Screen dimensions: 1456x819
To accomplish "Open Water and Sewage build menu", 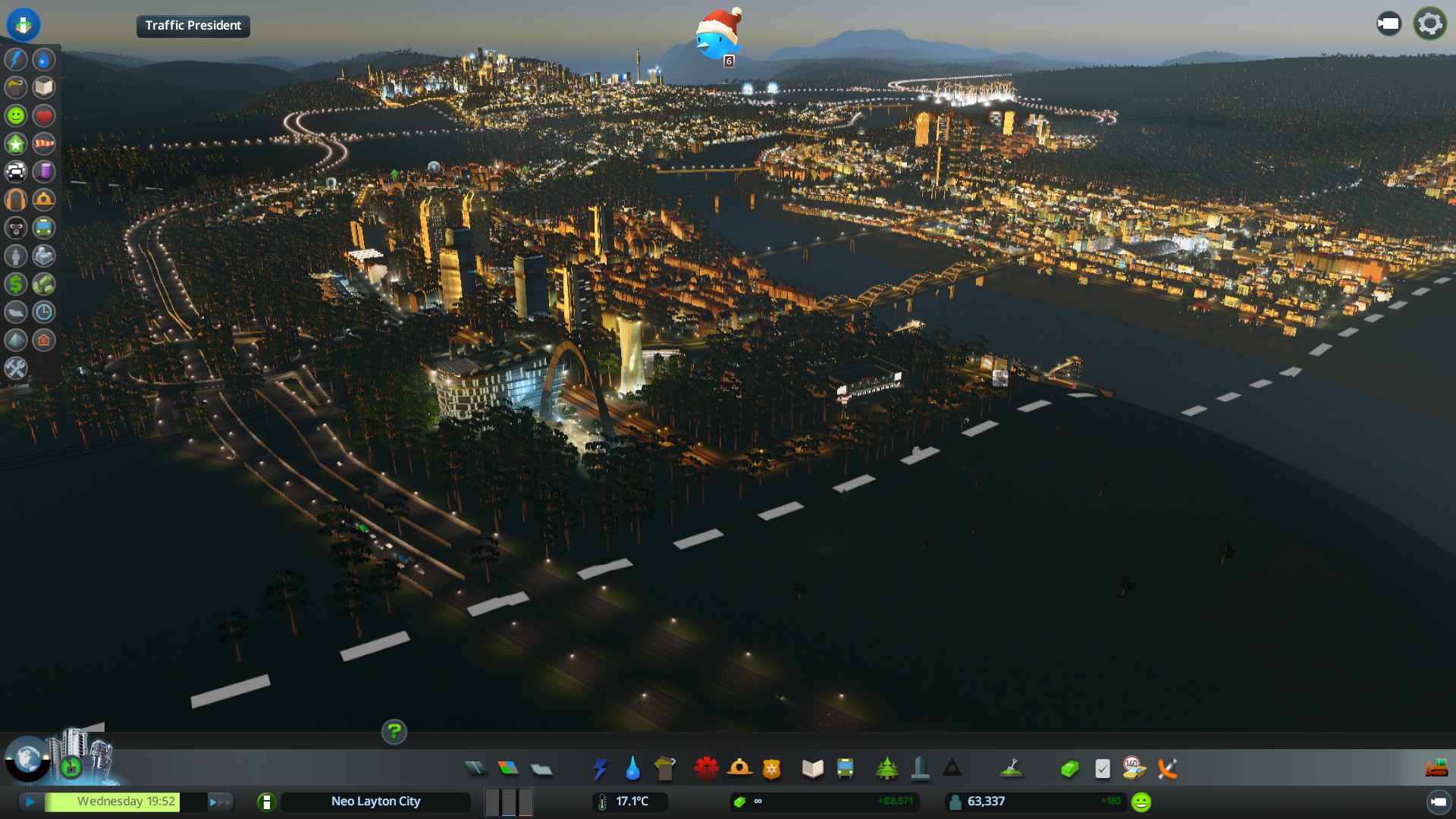I will tap(632, 769).
